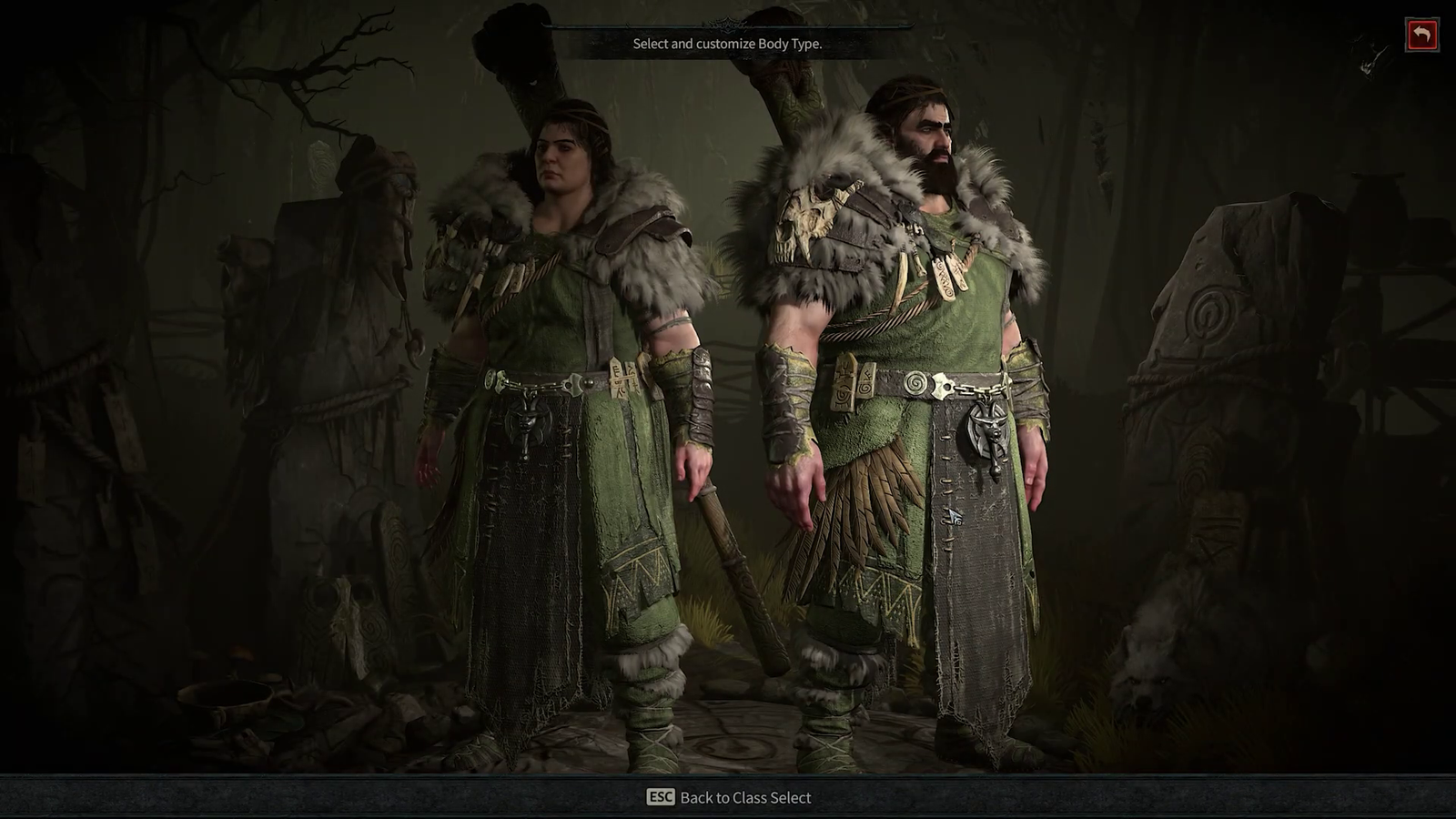The image size is (1456, 819).
Task: Select the female body type model
Action: coord(564,409)
